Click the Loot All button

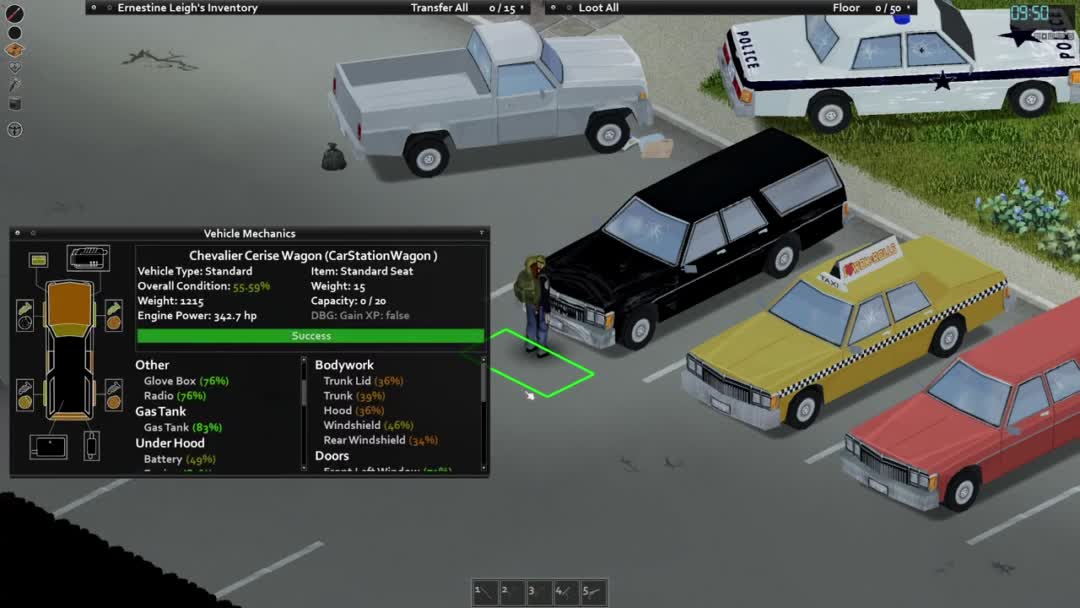pos(598,8)
